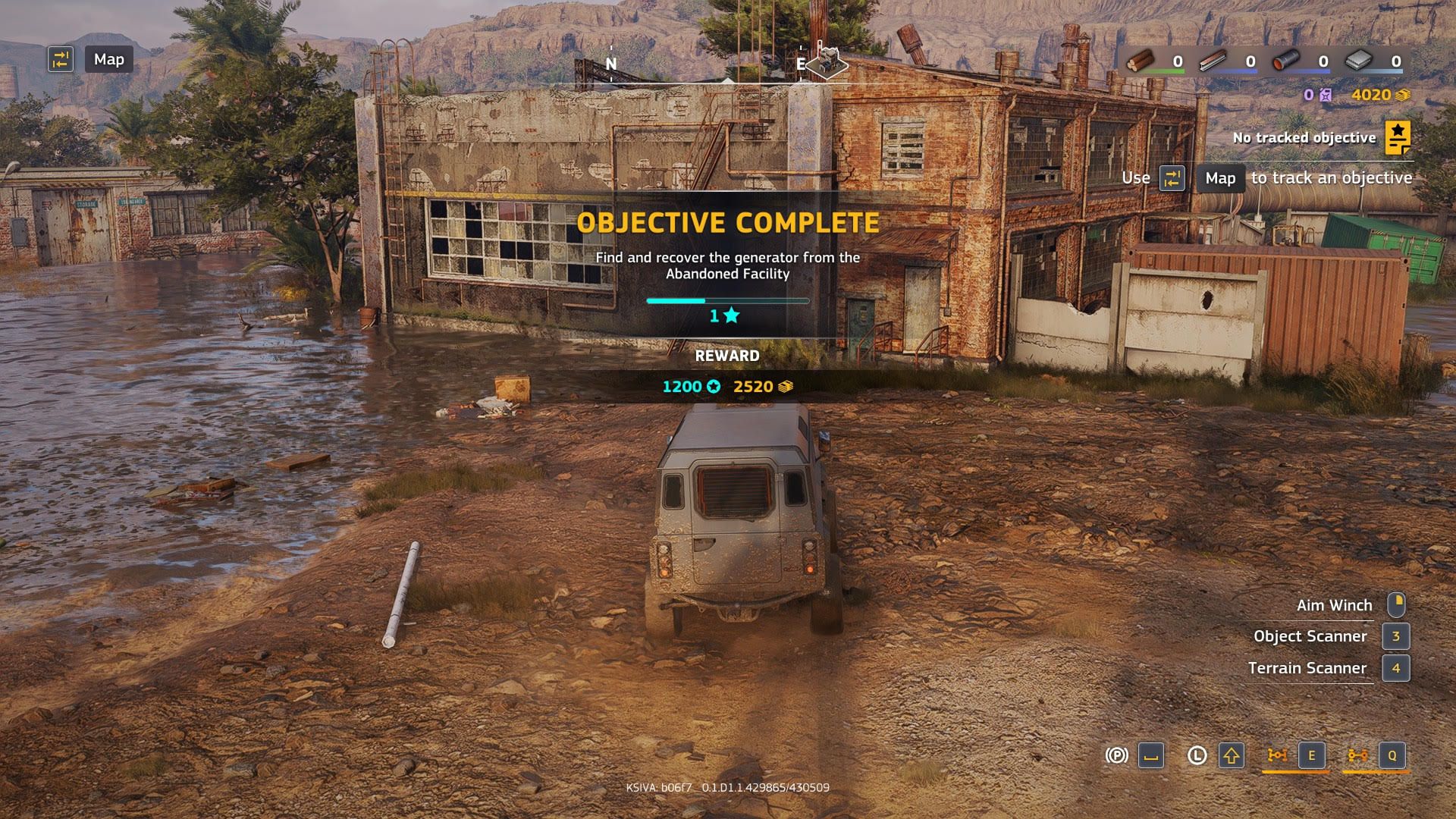The height and width of the screenshot is (819, 1456).
Task: Select the Map button near 'track an objective'
Action: coord(1219,178)
